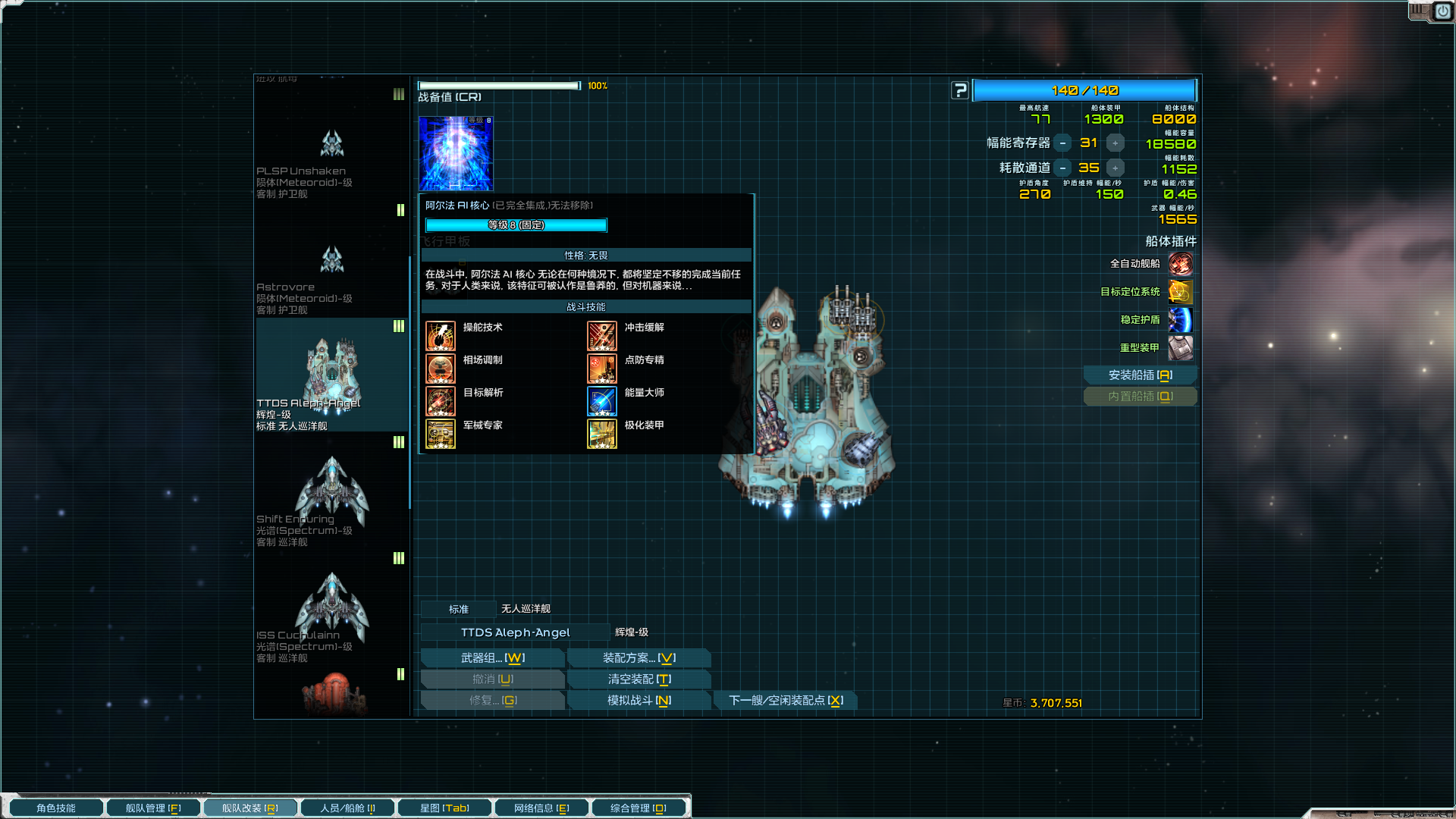Click the 模拟战斗 [N] button

point(639,700)
